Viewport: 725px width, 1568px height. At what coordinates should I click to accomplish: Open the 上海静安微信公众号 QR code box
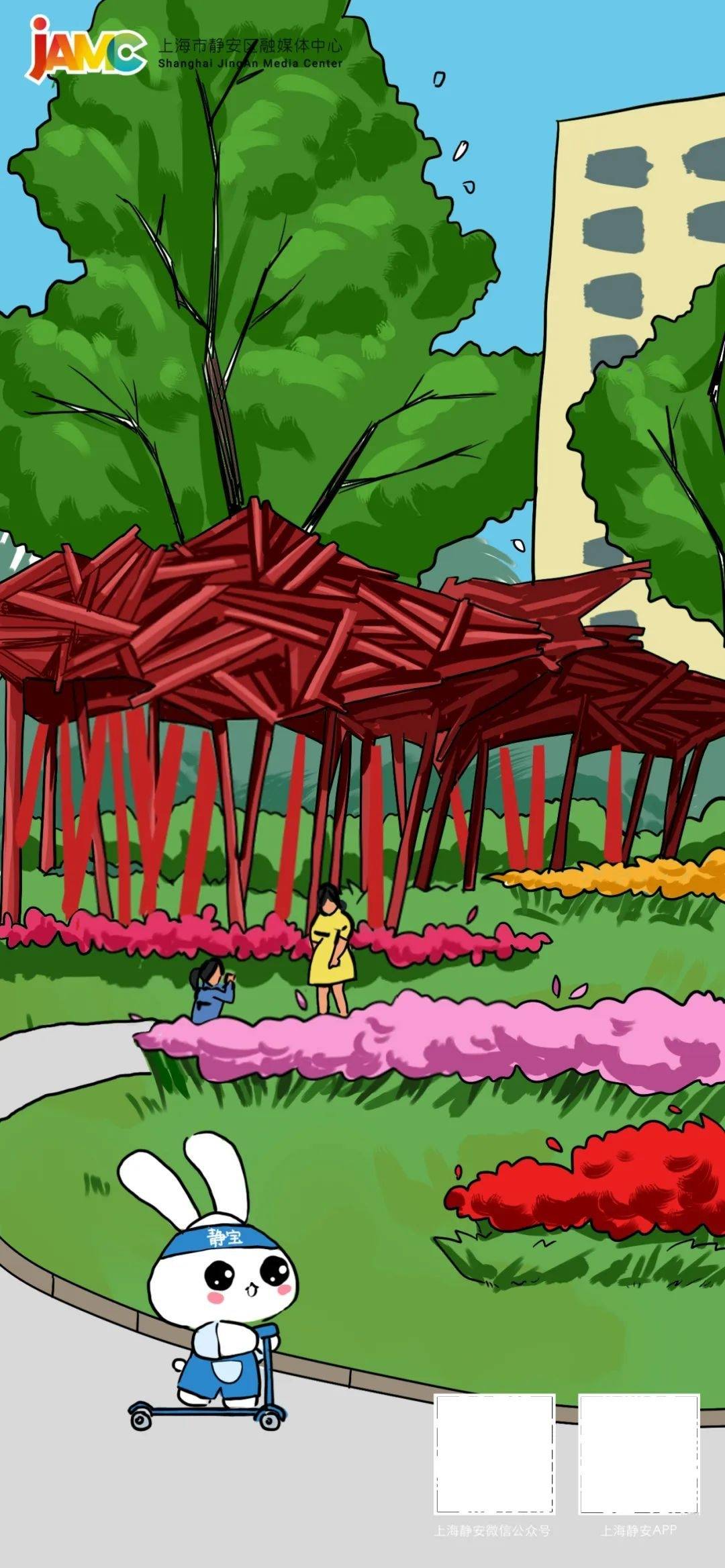coord(495,1453)
